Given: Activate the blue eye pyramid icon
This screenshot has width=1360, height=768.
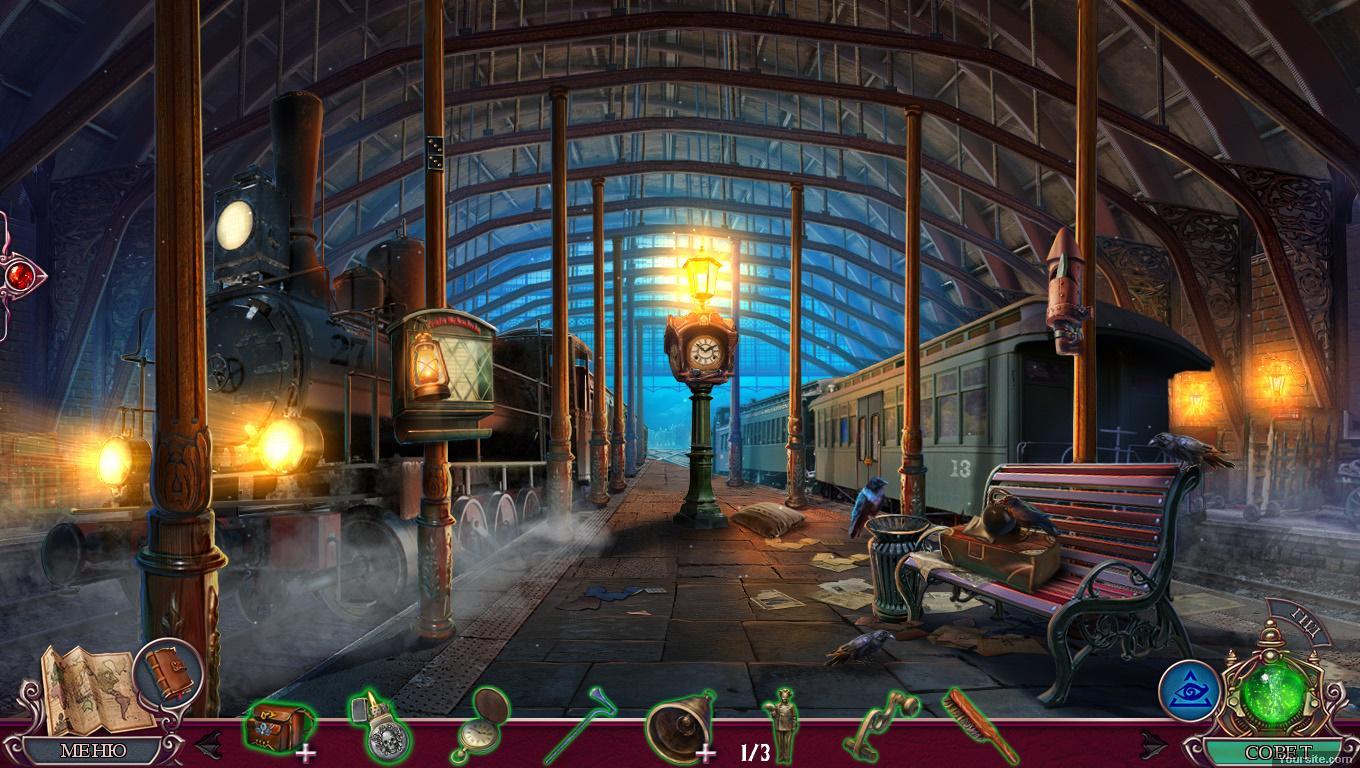Looking at the screenshot, I should (1189, 690).
